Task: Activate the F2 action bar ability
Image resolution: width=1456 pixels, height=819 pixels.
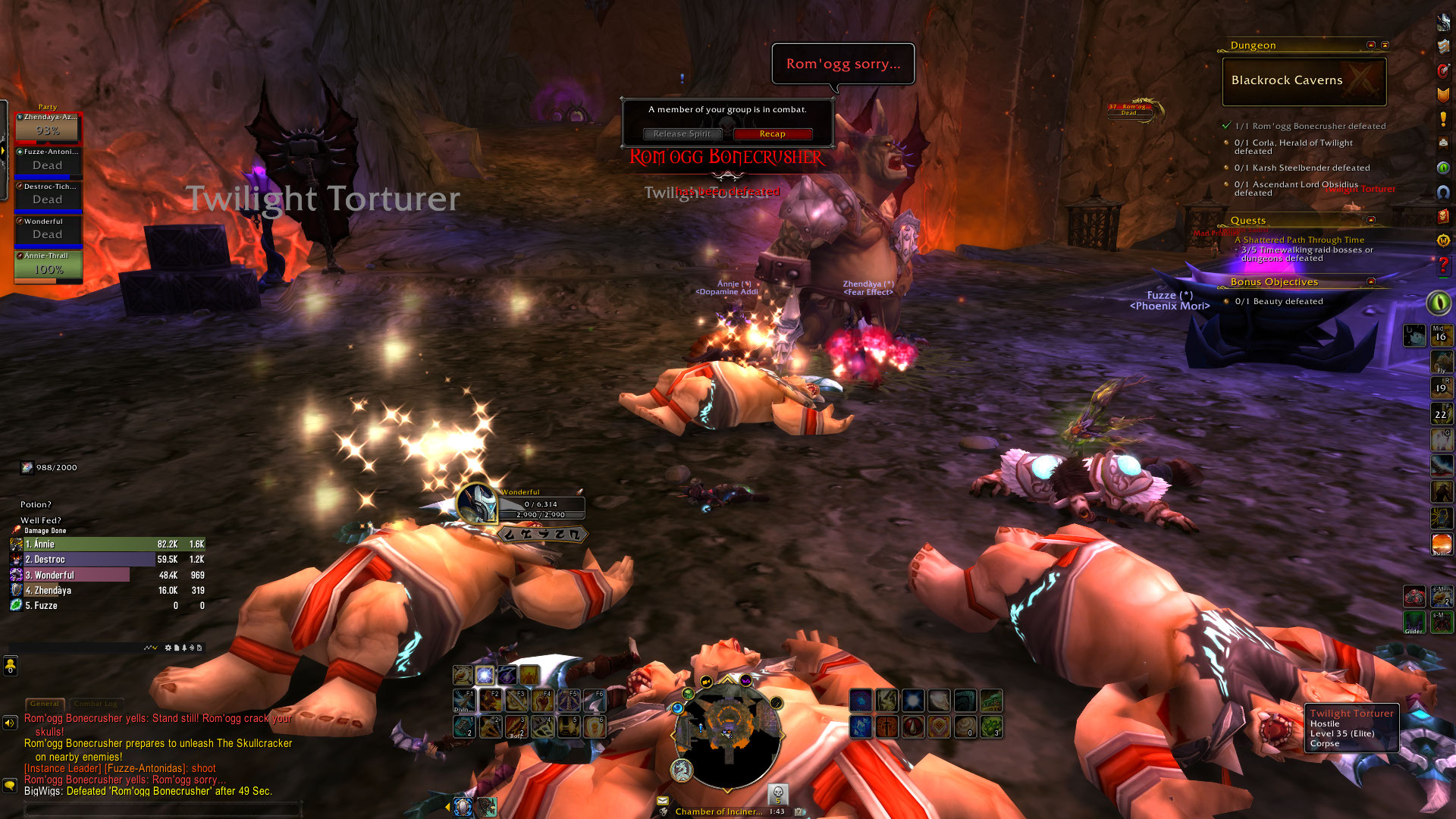Action: pos(491,700)
